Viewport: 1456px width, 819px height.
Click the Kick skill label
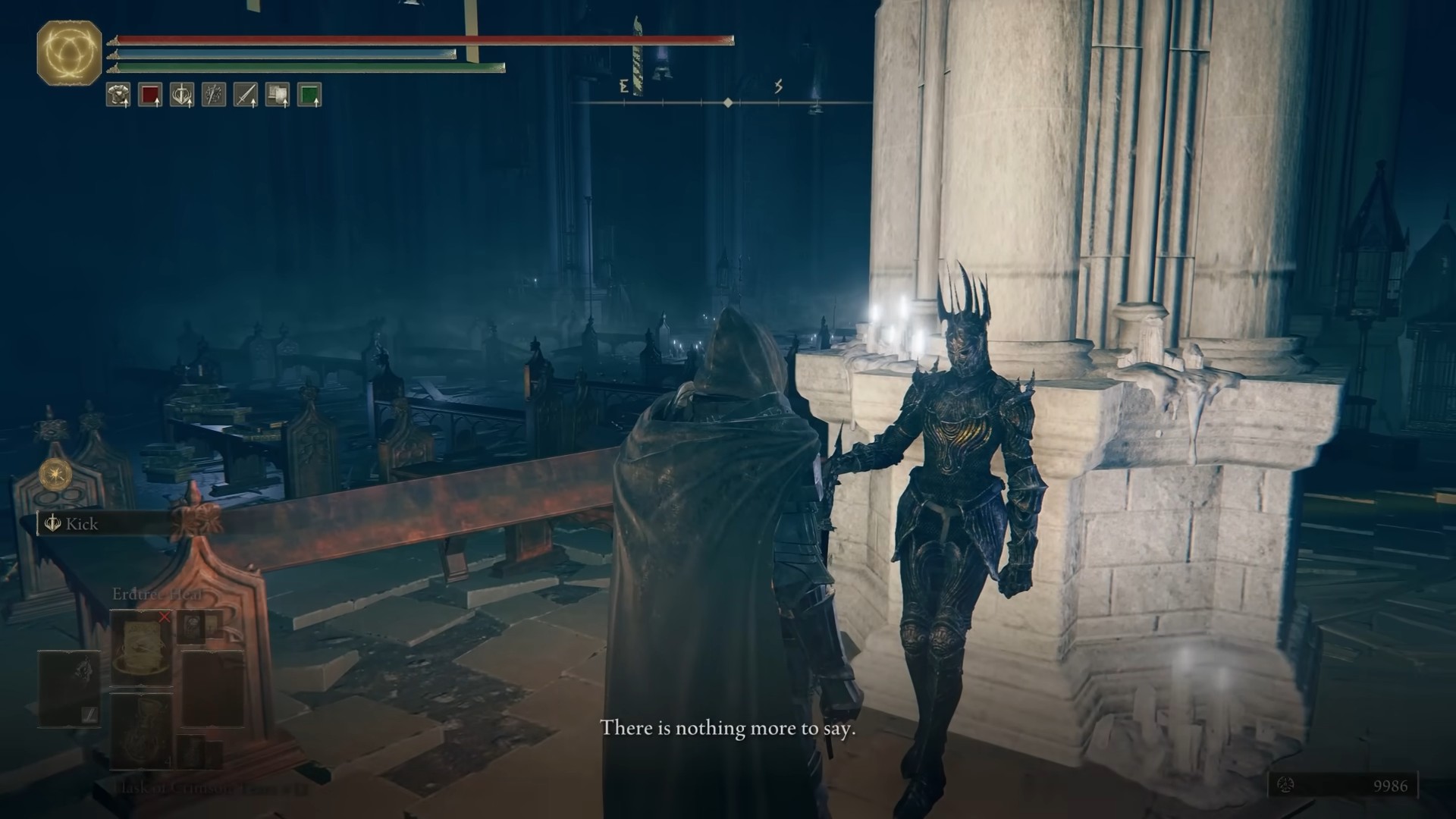click(81, 524)
